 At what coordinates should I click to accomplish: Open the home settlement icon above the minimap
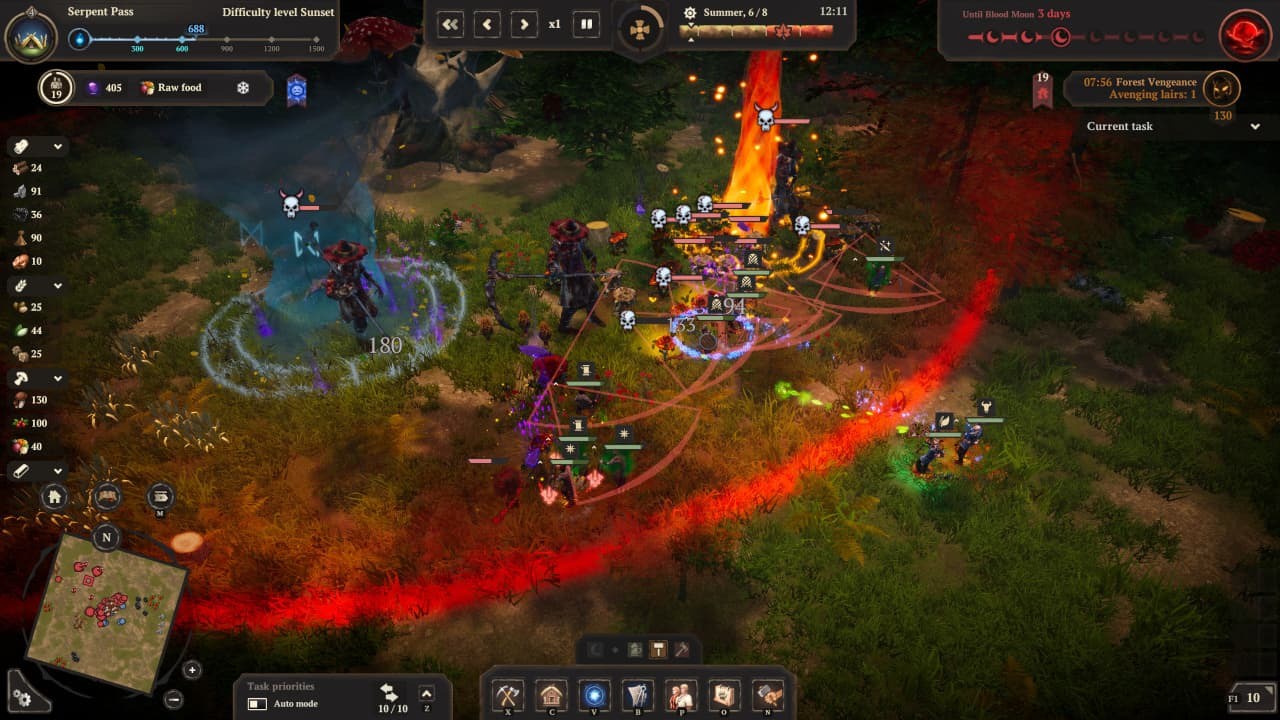click(x=55, y=497)
